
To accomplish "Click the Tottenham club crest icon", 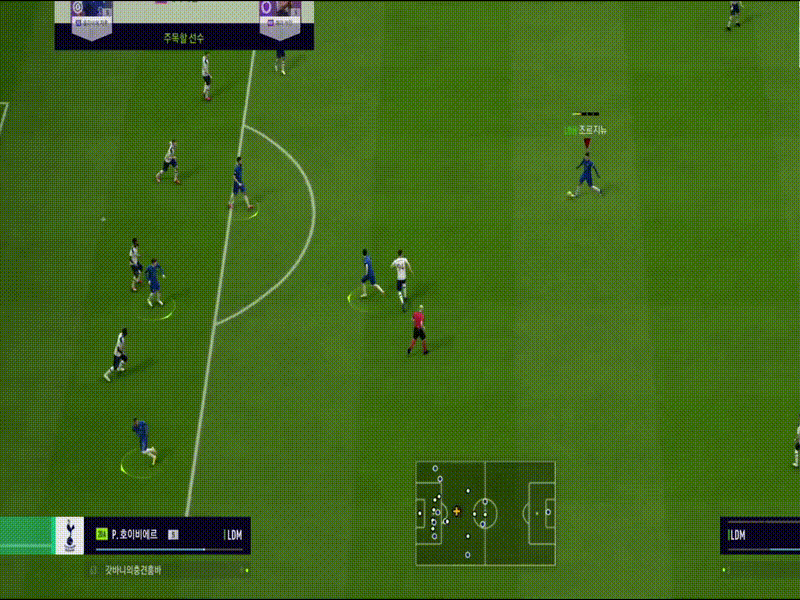I will (x=69, y=535).
